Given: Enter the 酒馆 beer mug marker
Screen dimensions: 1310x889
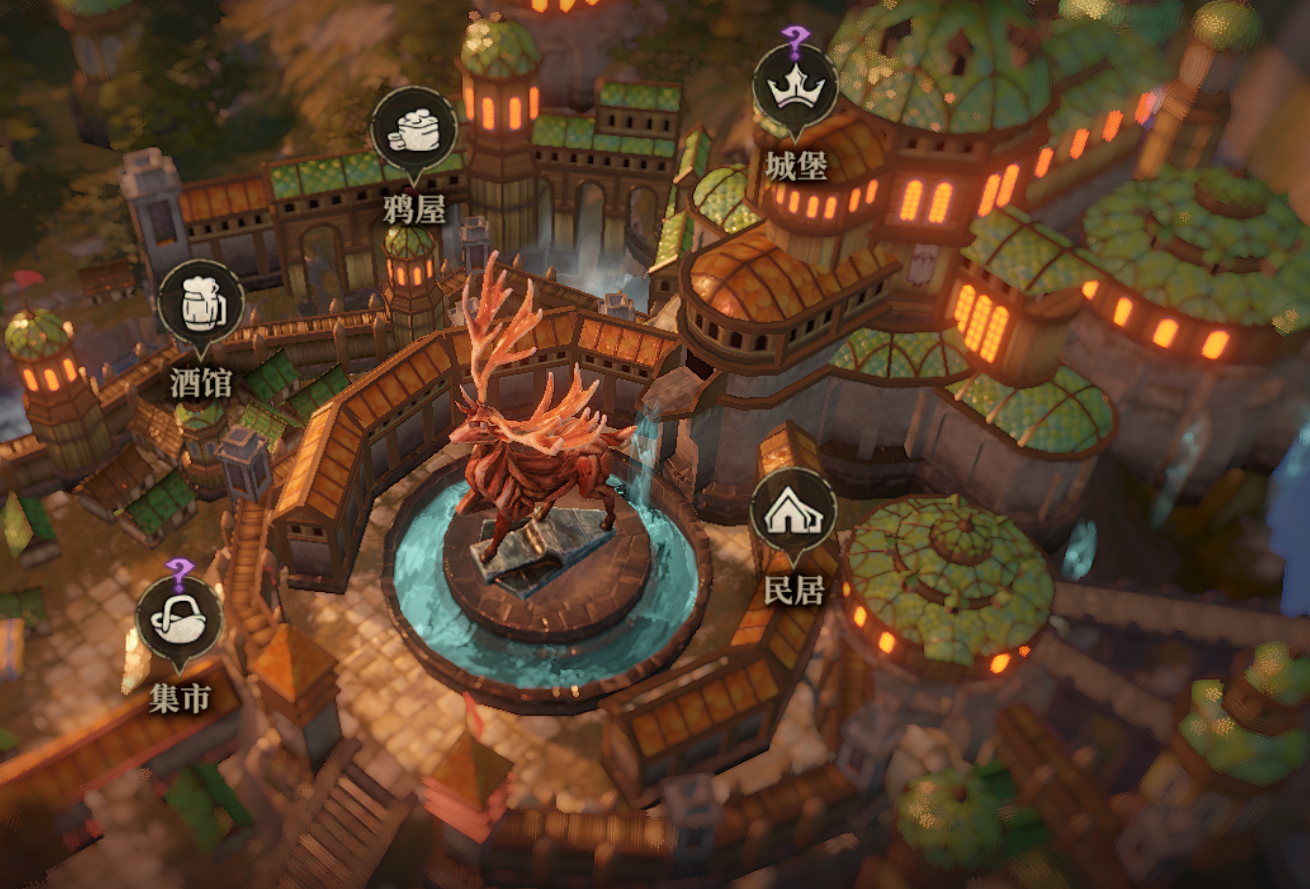Looking at the screenshot, I should click(200, 304).
